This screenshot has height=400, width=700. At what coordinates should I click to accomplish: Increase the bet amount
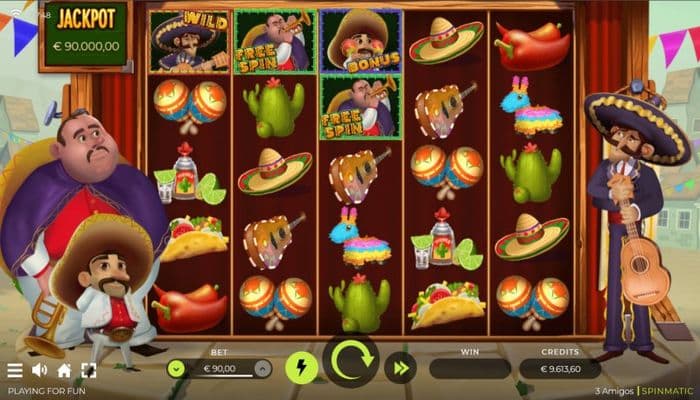coord(262,368)
